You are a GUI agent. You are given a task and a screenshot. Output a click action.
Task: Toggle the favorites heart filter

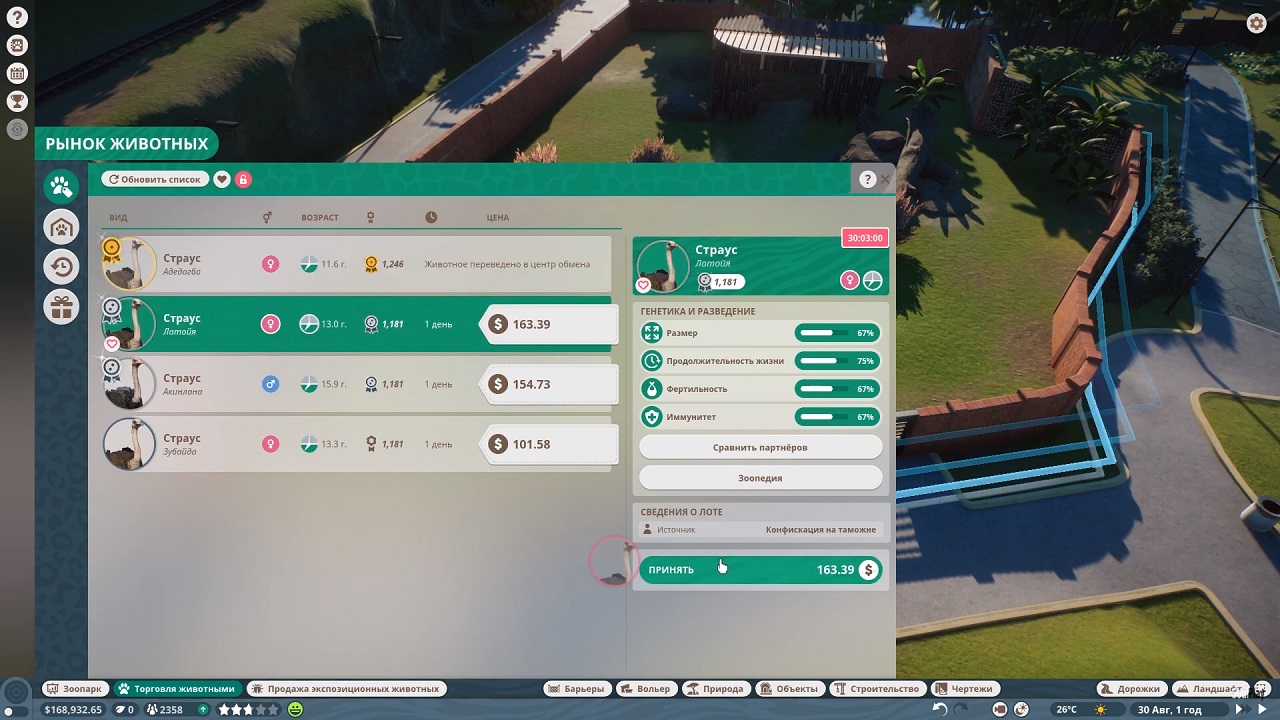pyautogui.click(x=222, y=179)
